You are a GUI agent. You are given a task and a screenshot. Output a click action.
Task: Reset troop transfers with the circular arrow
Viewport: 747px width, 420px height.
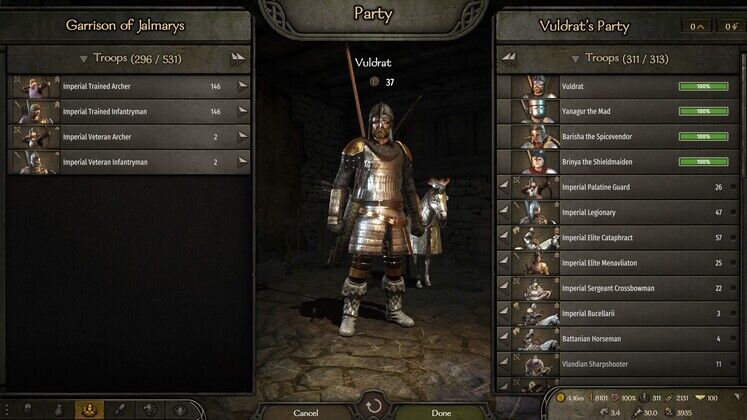[x=374, y=408]
